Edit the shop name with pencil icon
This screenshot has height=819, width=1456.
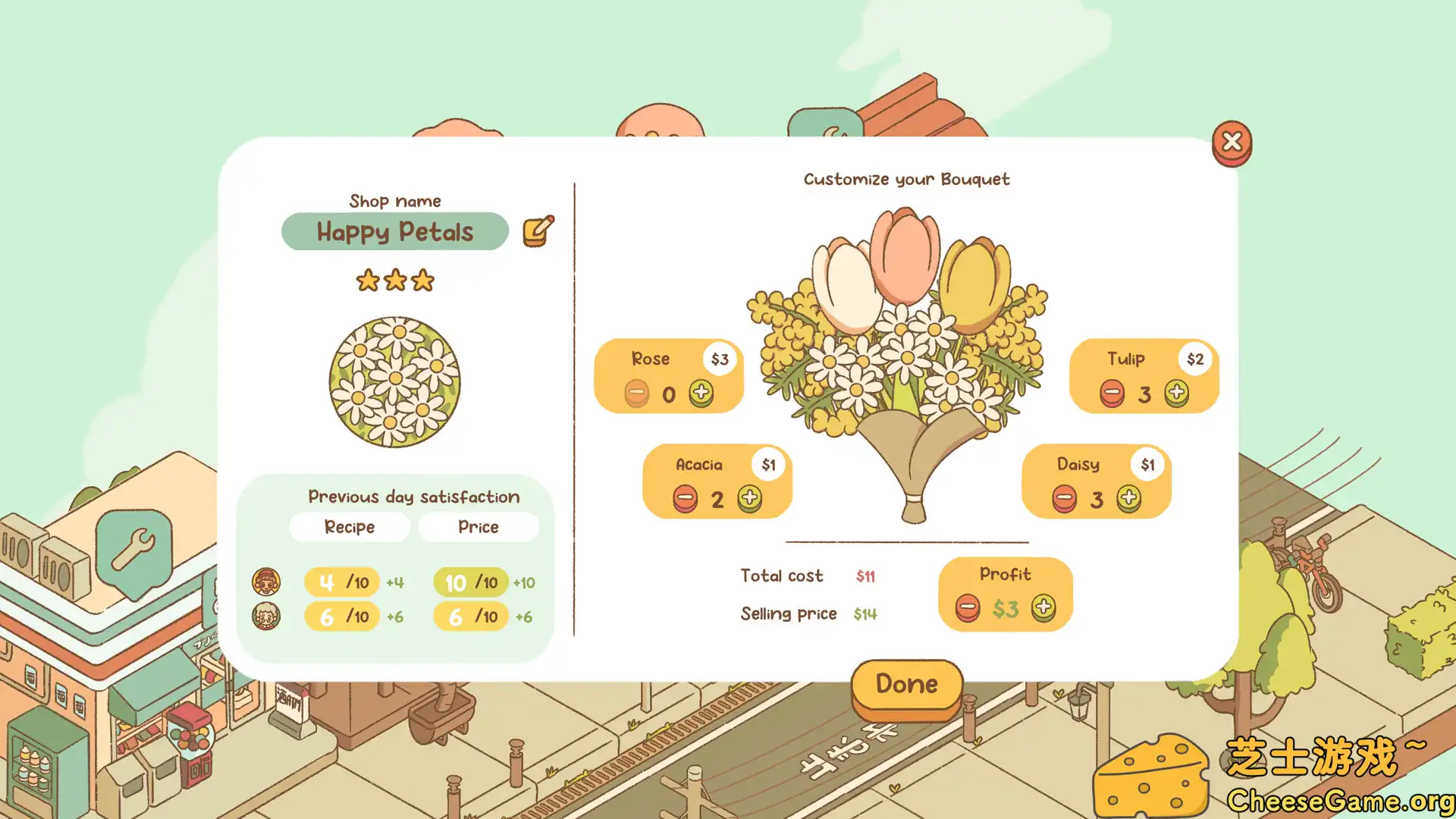pos(538,231)
